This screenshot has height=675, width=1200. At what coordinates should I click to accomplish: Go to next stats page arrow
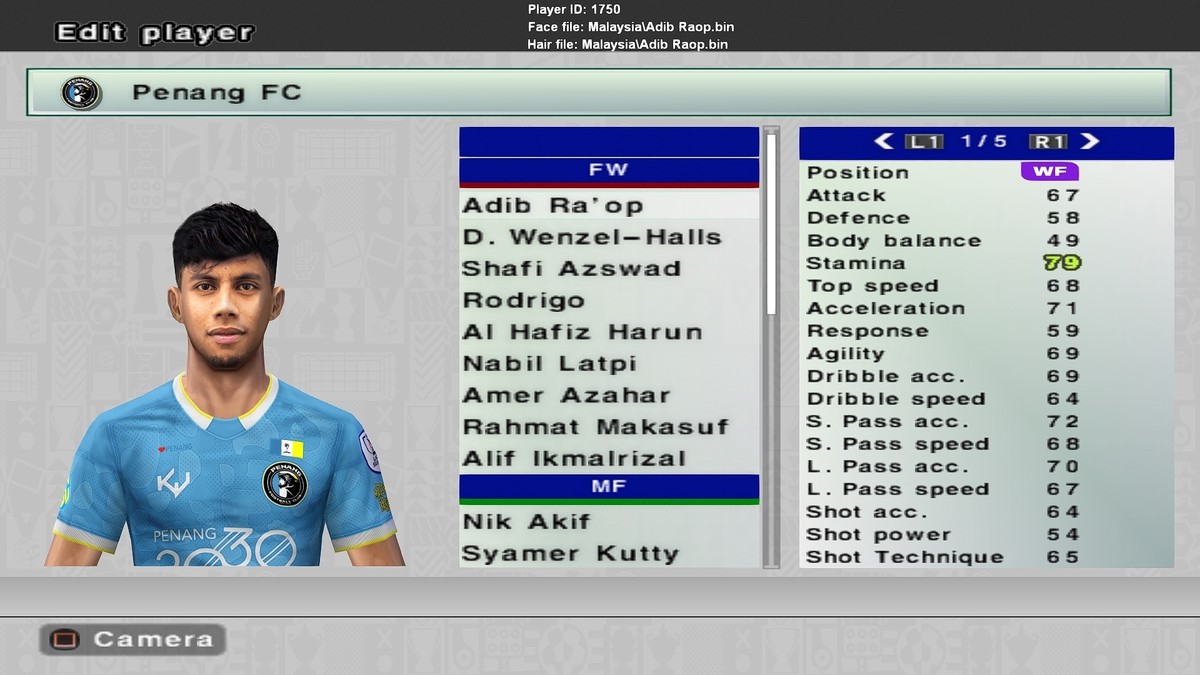(x=1090, y=142)
